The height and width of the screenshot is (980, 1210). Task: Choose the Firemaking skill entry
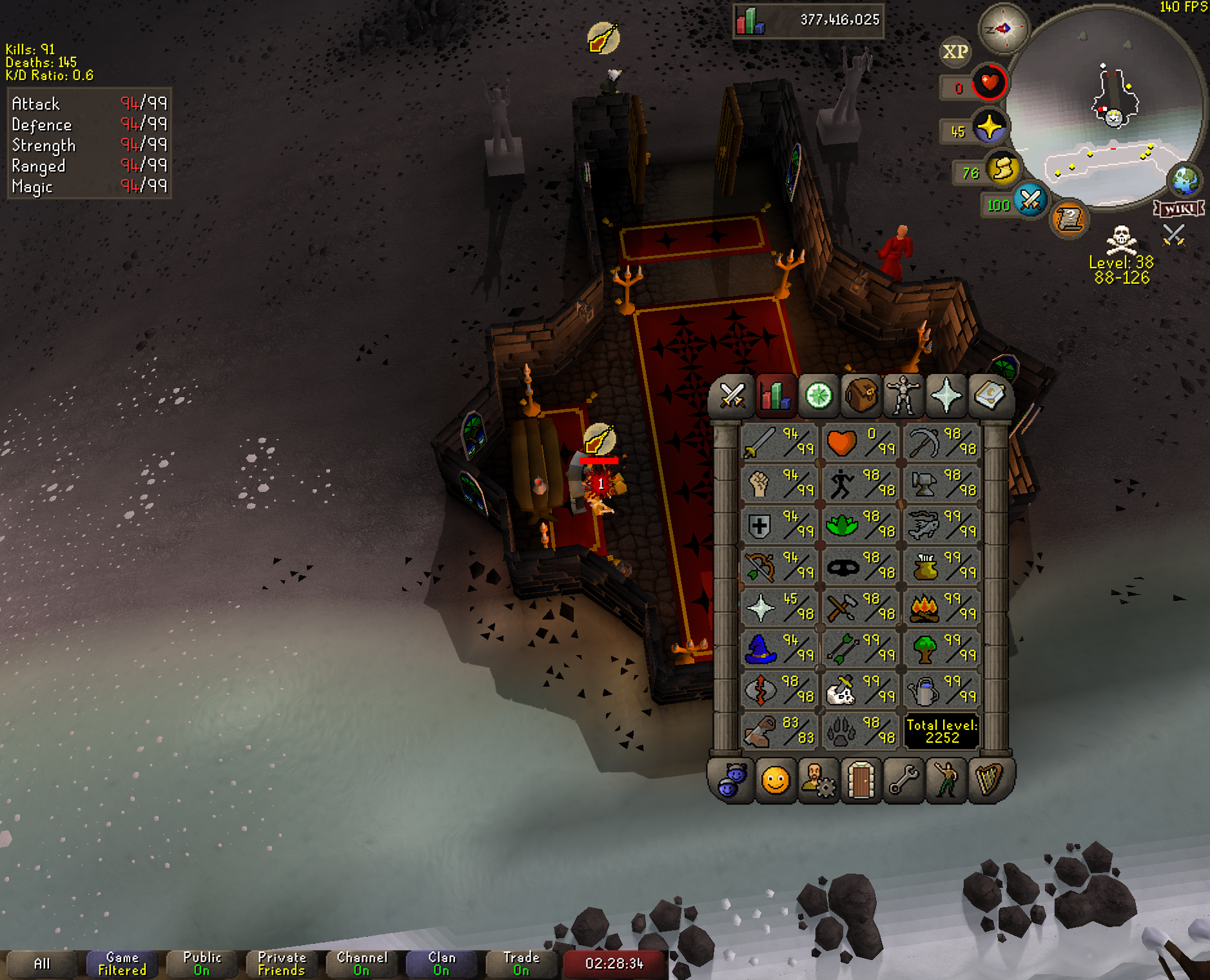[941, 607]
